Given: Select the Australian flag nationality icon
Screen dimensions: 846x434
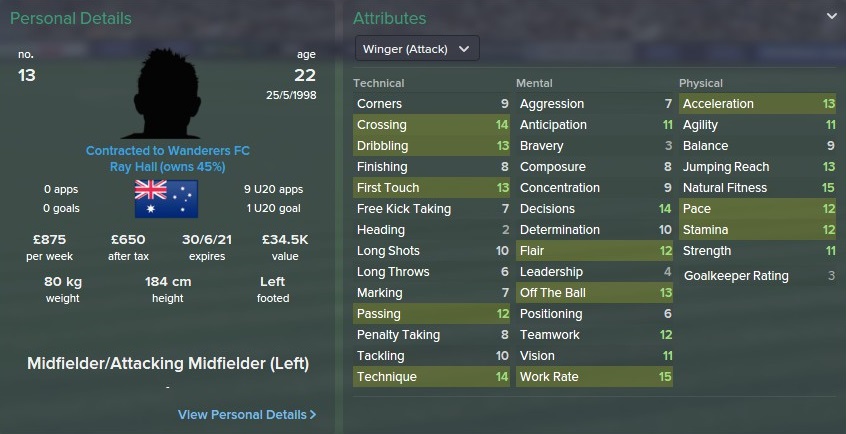Looking at the screenshot, I should (166, 197).
